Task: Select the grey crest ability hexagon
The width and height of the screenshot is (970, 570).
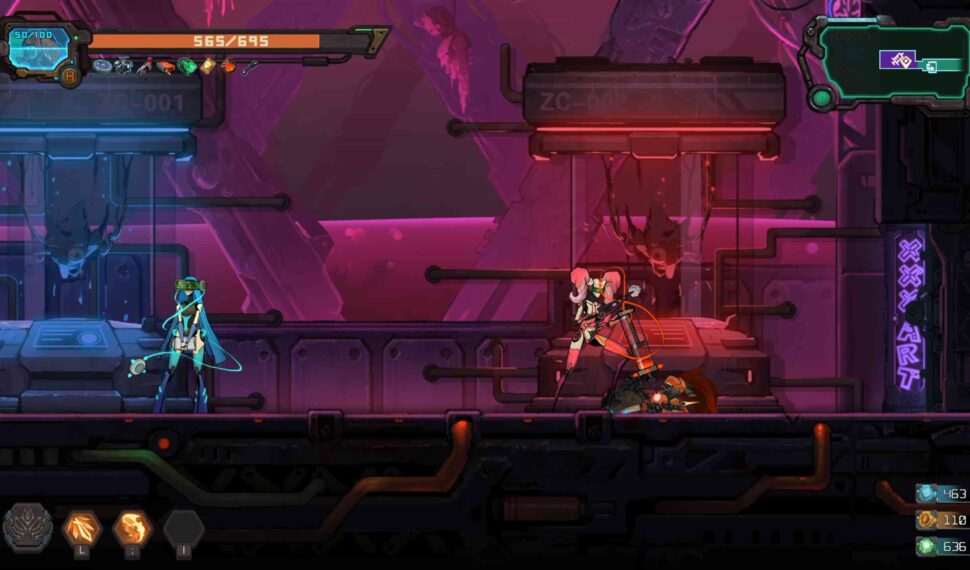Action: tap(27, 528)
